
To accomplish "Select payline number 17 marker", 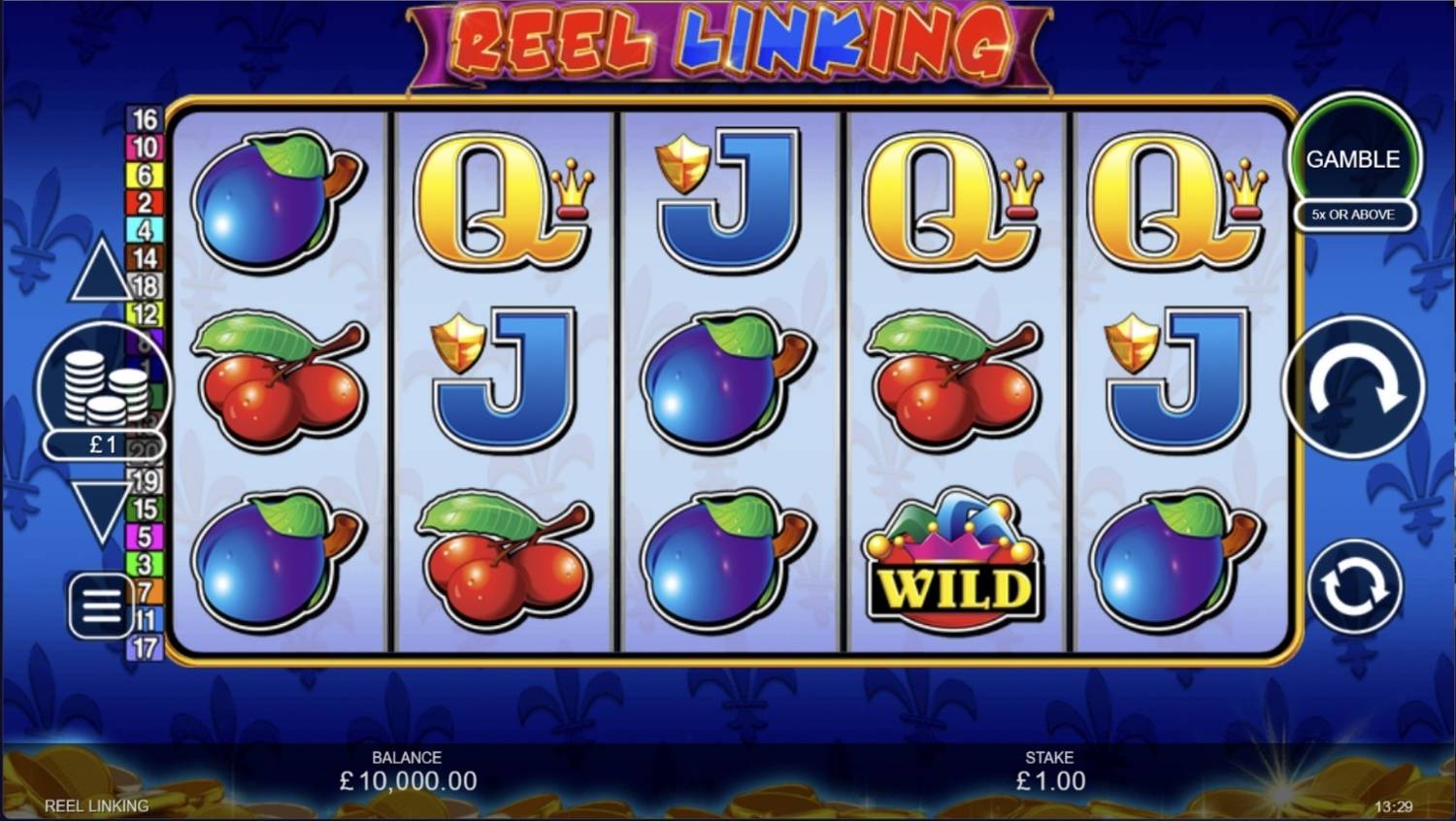I will [x=147, y=648].
